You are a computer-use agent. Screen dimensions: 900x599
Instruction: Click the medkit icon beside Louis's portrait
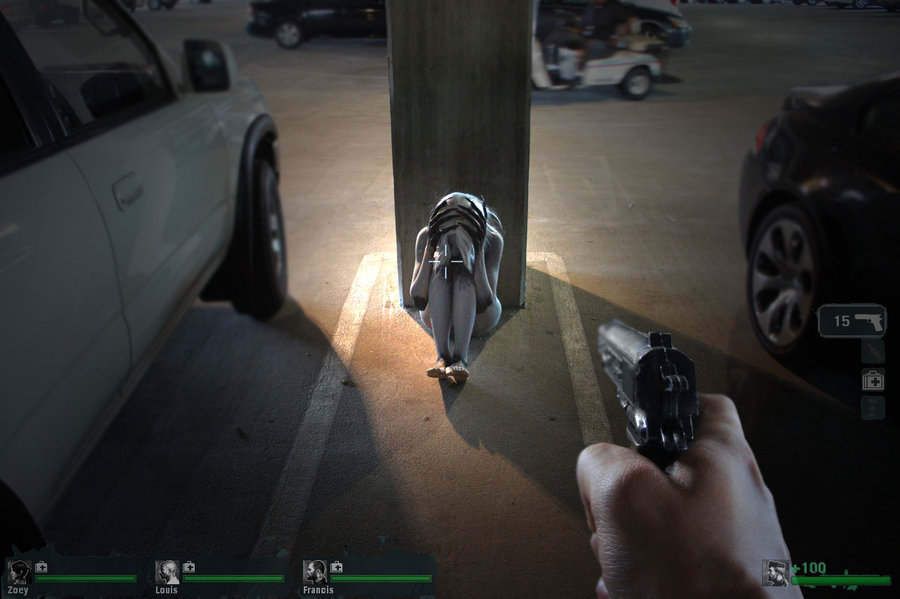point(189,567)
